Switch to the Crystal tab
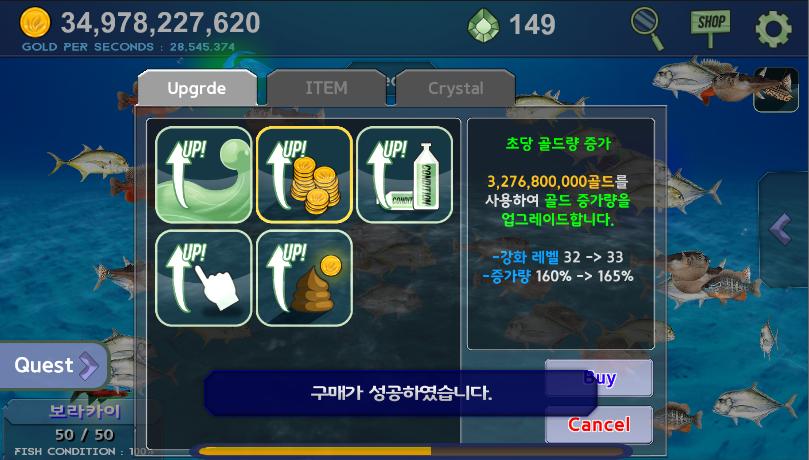 pos(455,88)
